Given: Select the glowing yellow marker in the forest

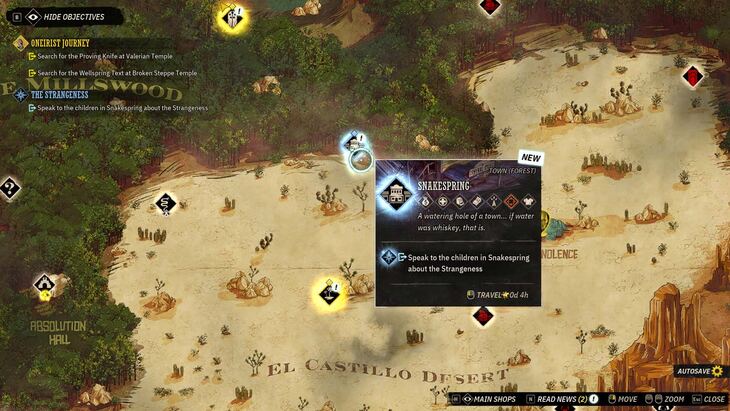Looking at the screenshot, I should coord(233,16).
